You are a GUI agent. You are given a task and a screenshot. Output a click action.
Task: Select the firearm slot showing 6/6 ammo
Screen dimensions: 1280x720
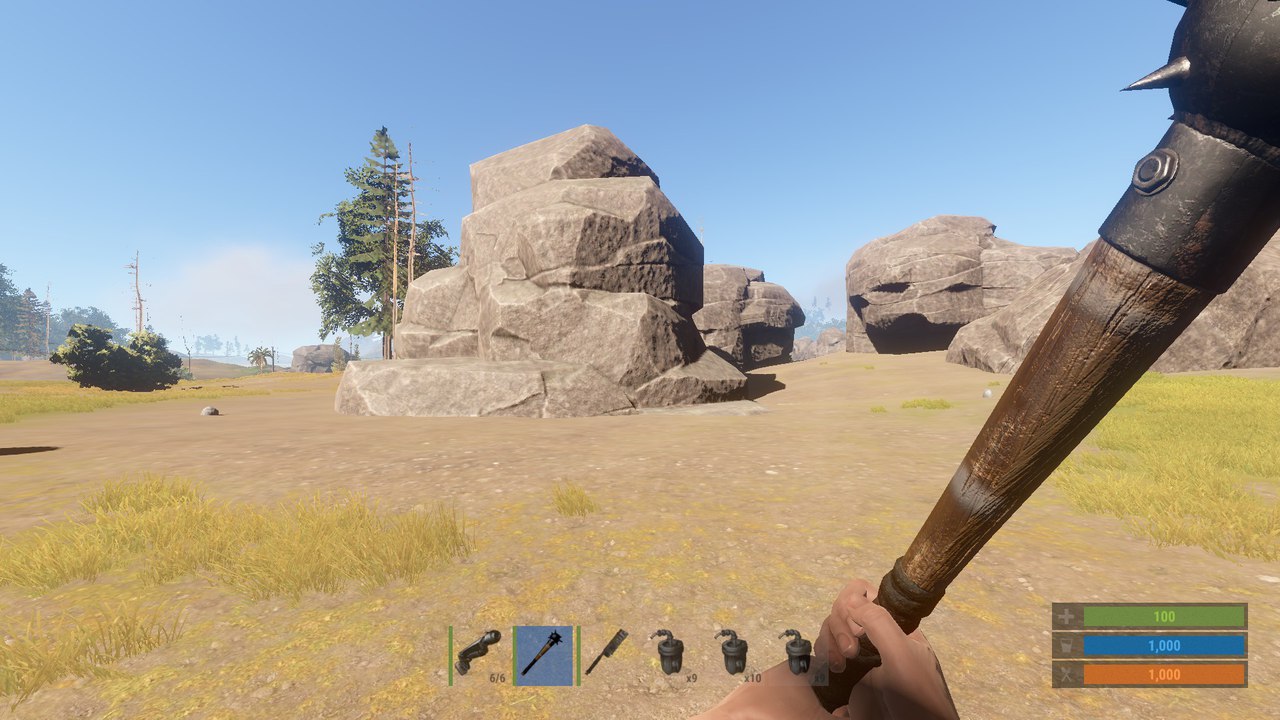478,655
